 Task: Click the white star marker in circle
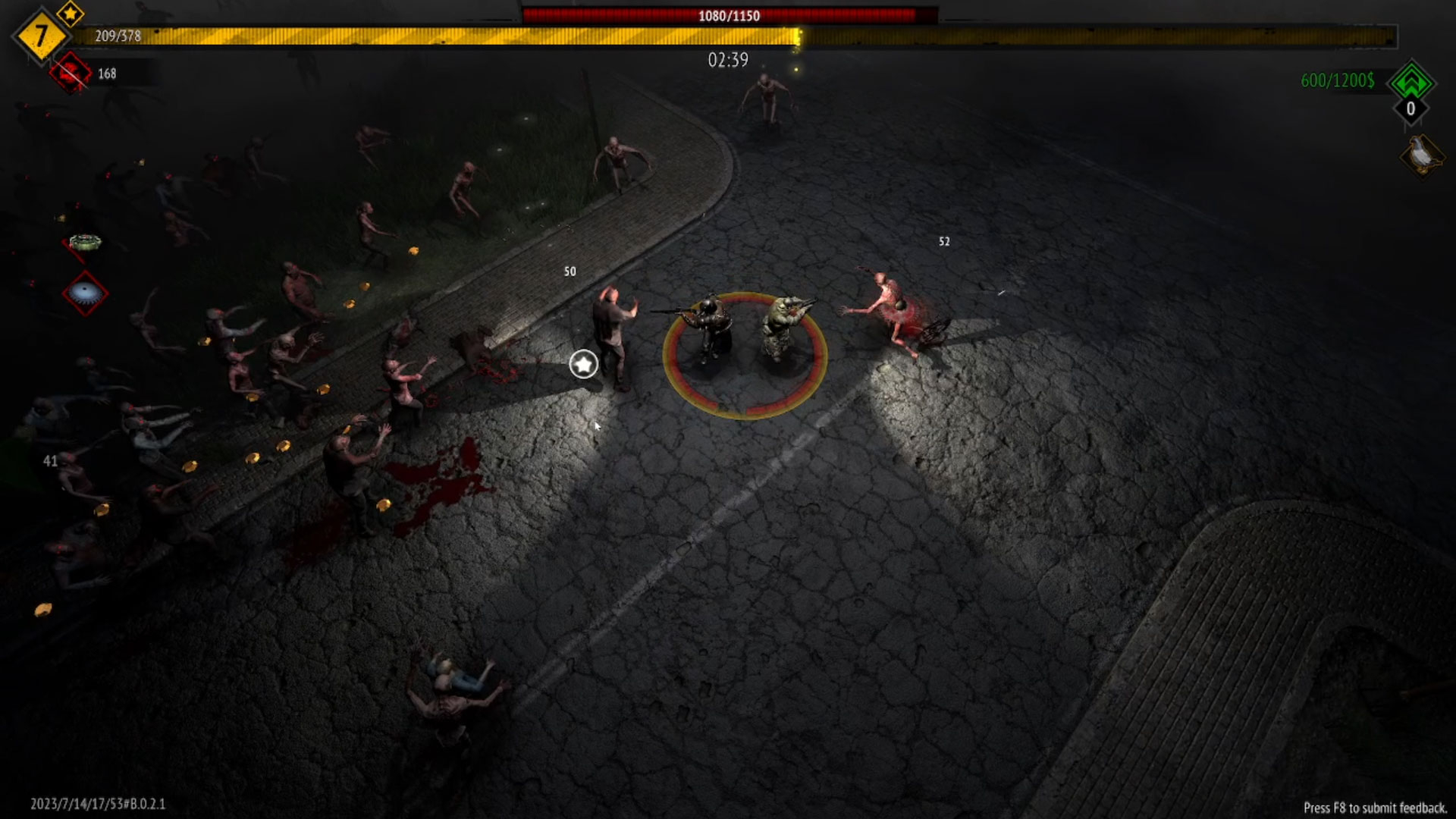(583, 365)
